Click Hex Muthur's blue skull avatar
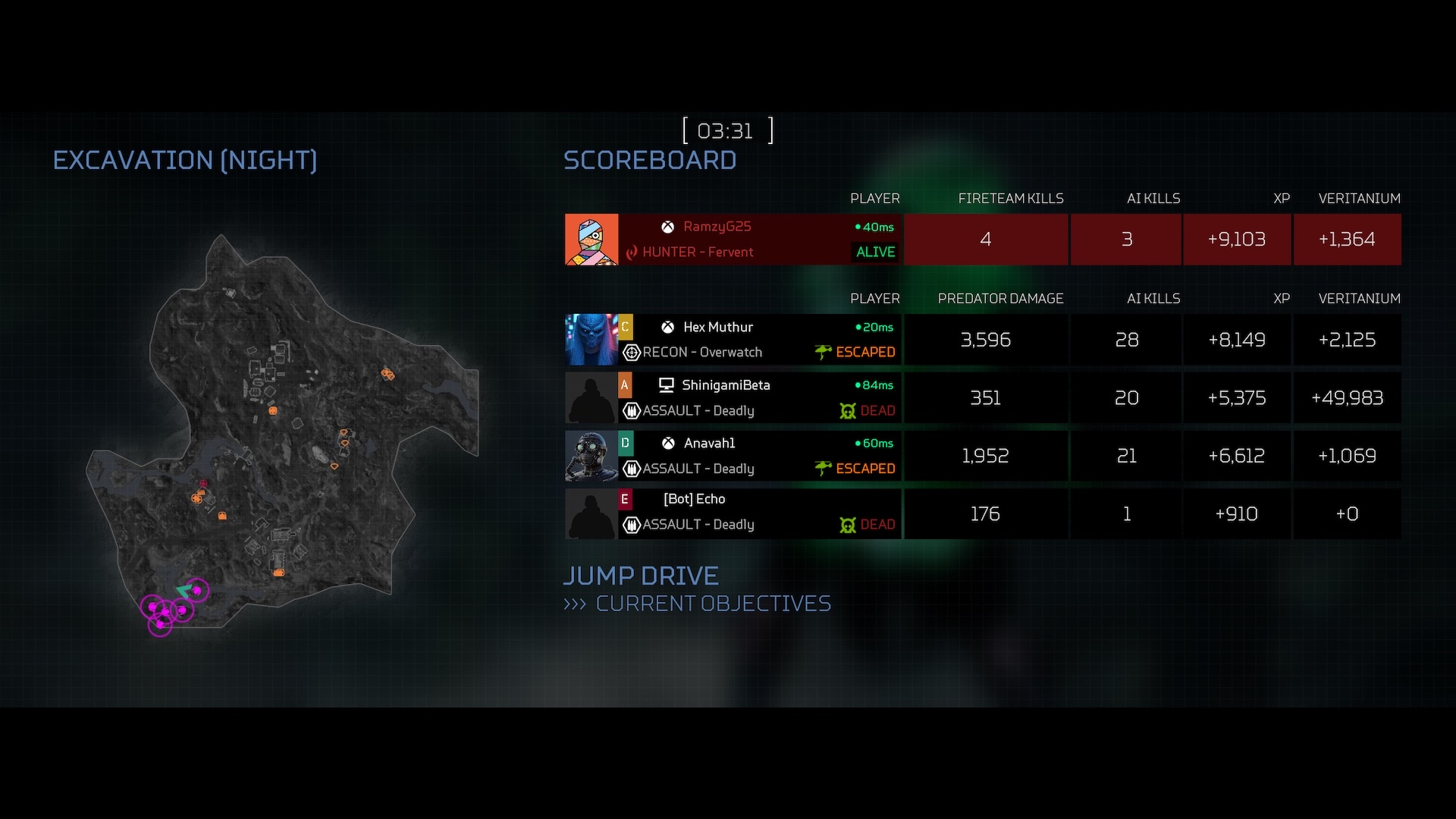Image resolution: width=1456 pixels, height=819 pixels. click(x=591, y=340)
